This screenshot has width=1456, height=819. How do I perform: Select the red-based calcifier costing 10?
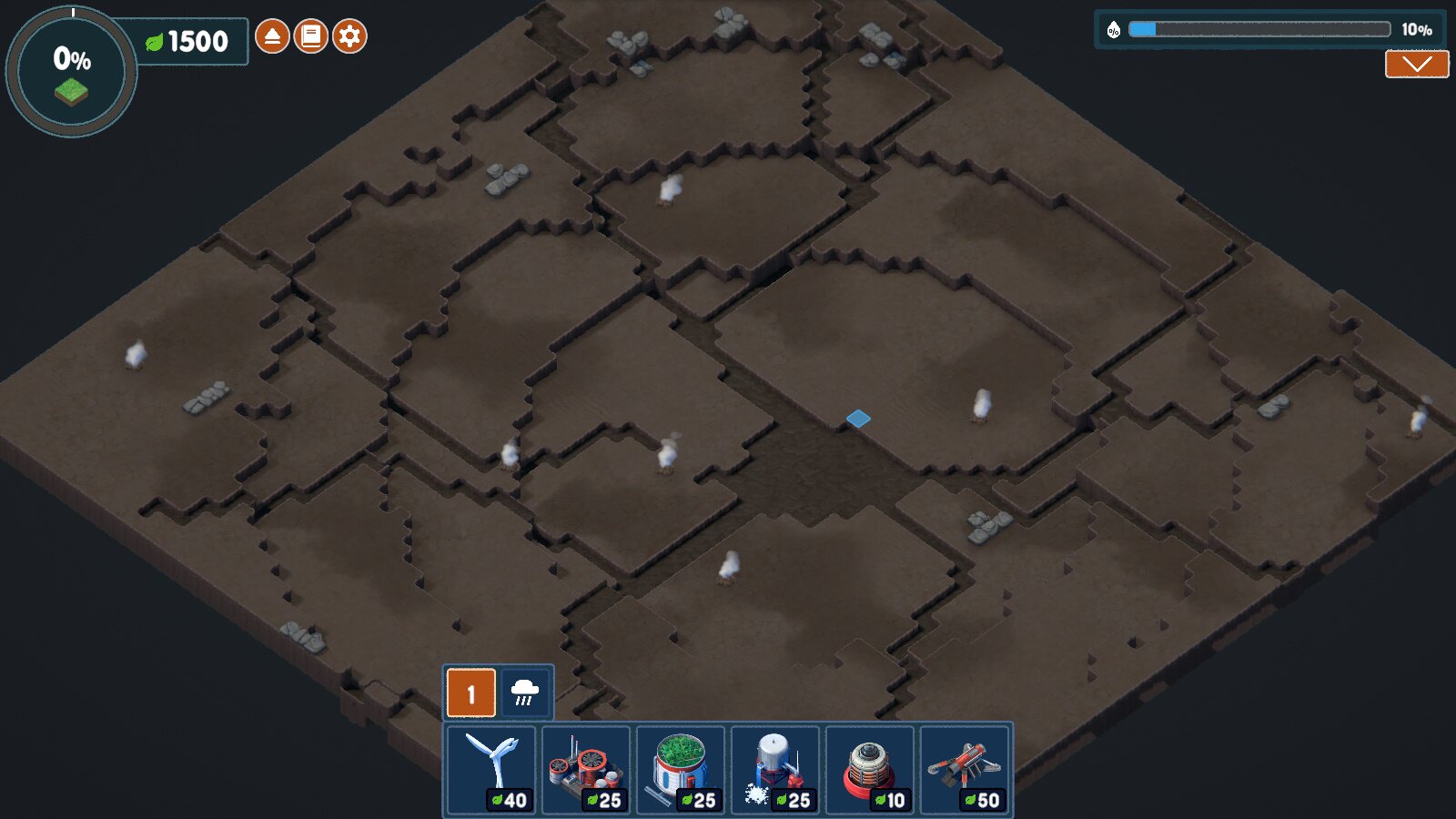pos(871,770)
